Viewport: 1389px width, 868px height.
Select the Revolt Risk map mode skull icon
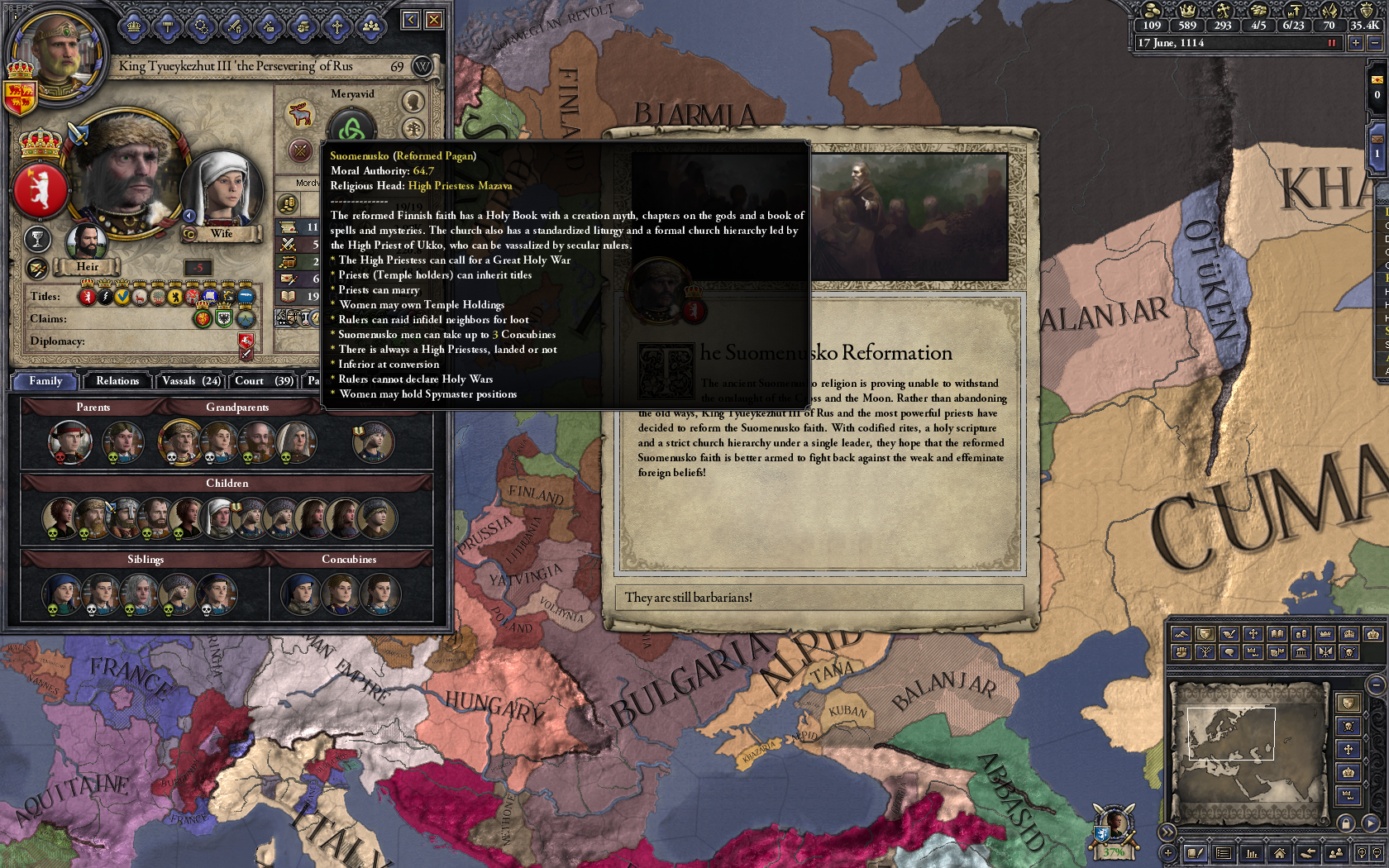click(1348, 651)
